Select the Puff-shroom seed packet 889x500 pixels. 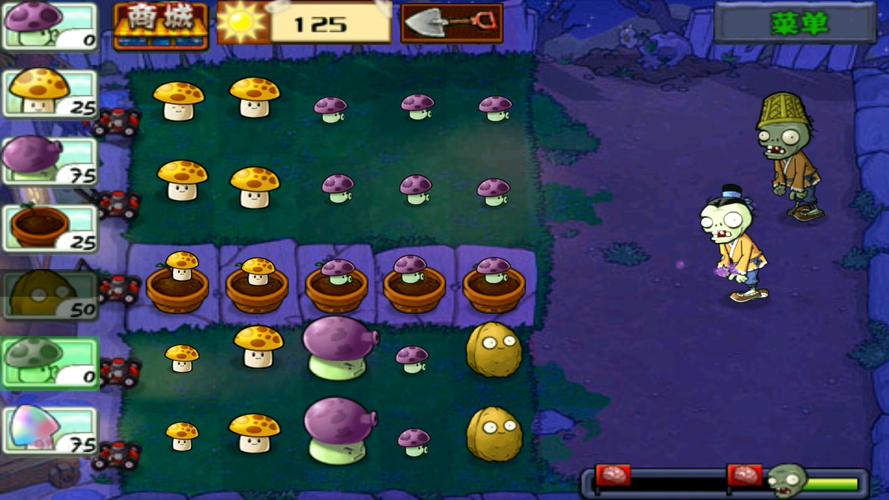pyautogui.click(x=50, y=26)
